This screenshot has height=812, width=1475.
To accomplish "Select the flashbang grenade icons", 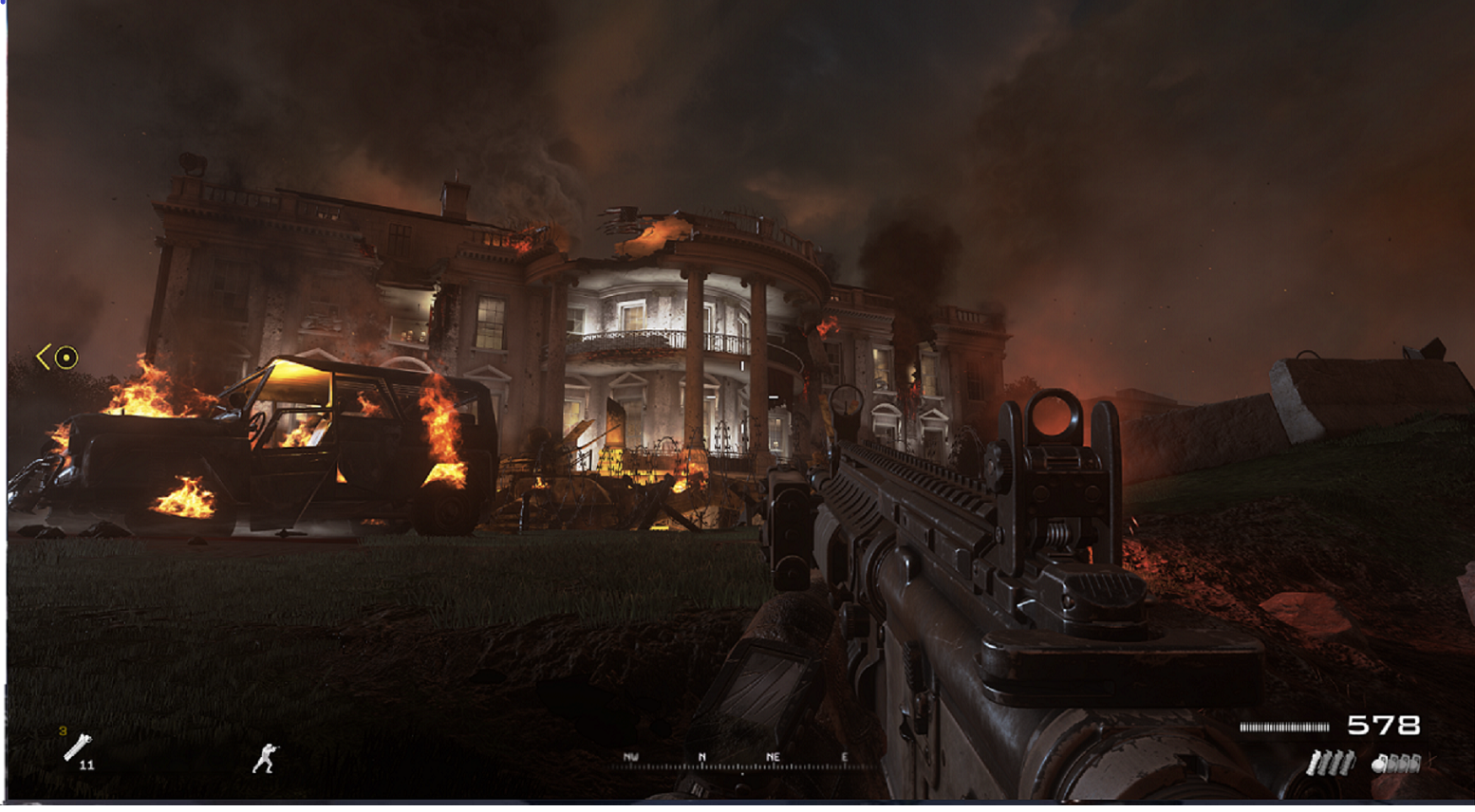I will (1330, 763).
